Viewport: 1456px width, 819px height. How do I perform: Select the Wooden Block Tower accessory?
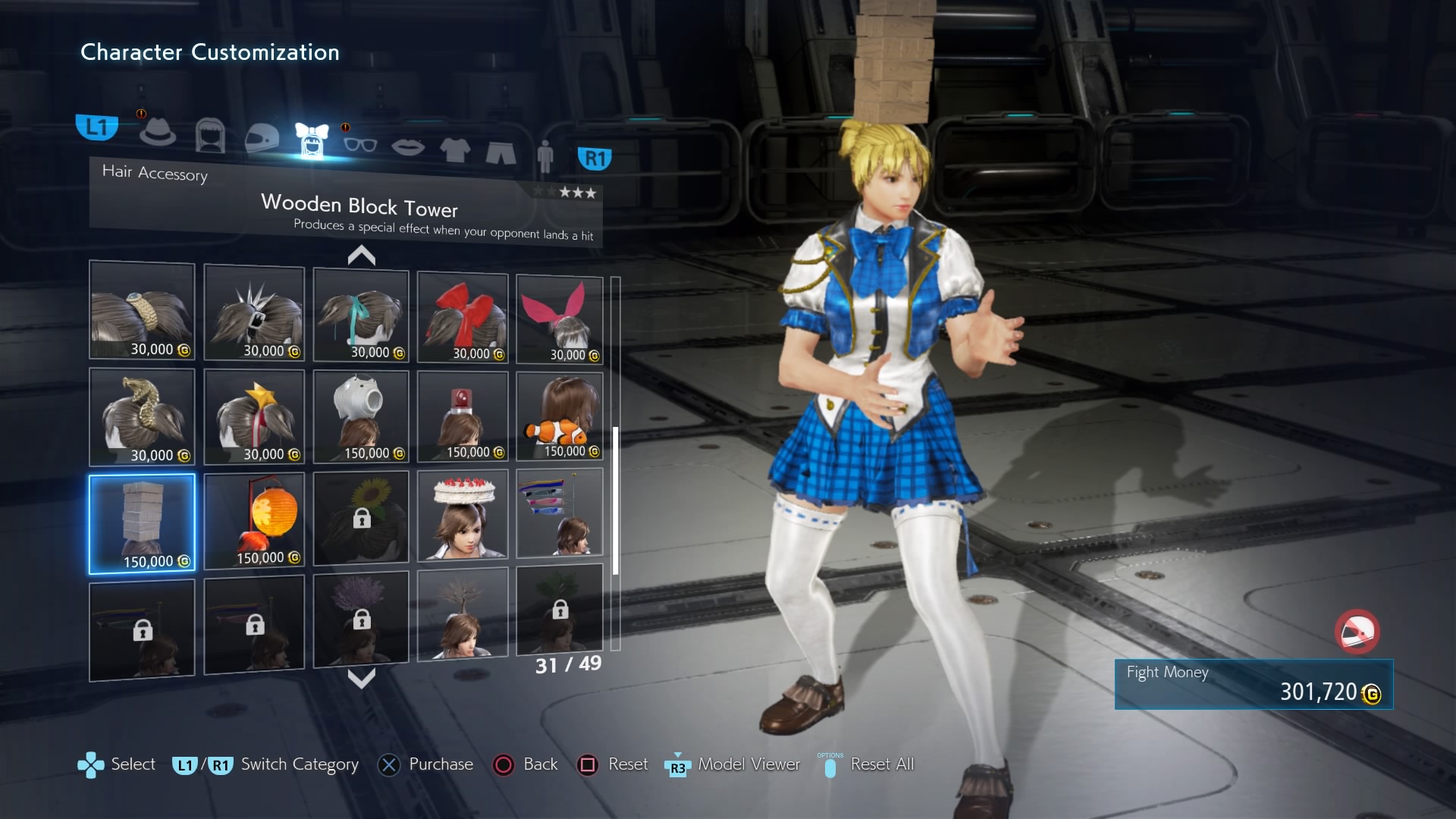[x=142, y=523]
